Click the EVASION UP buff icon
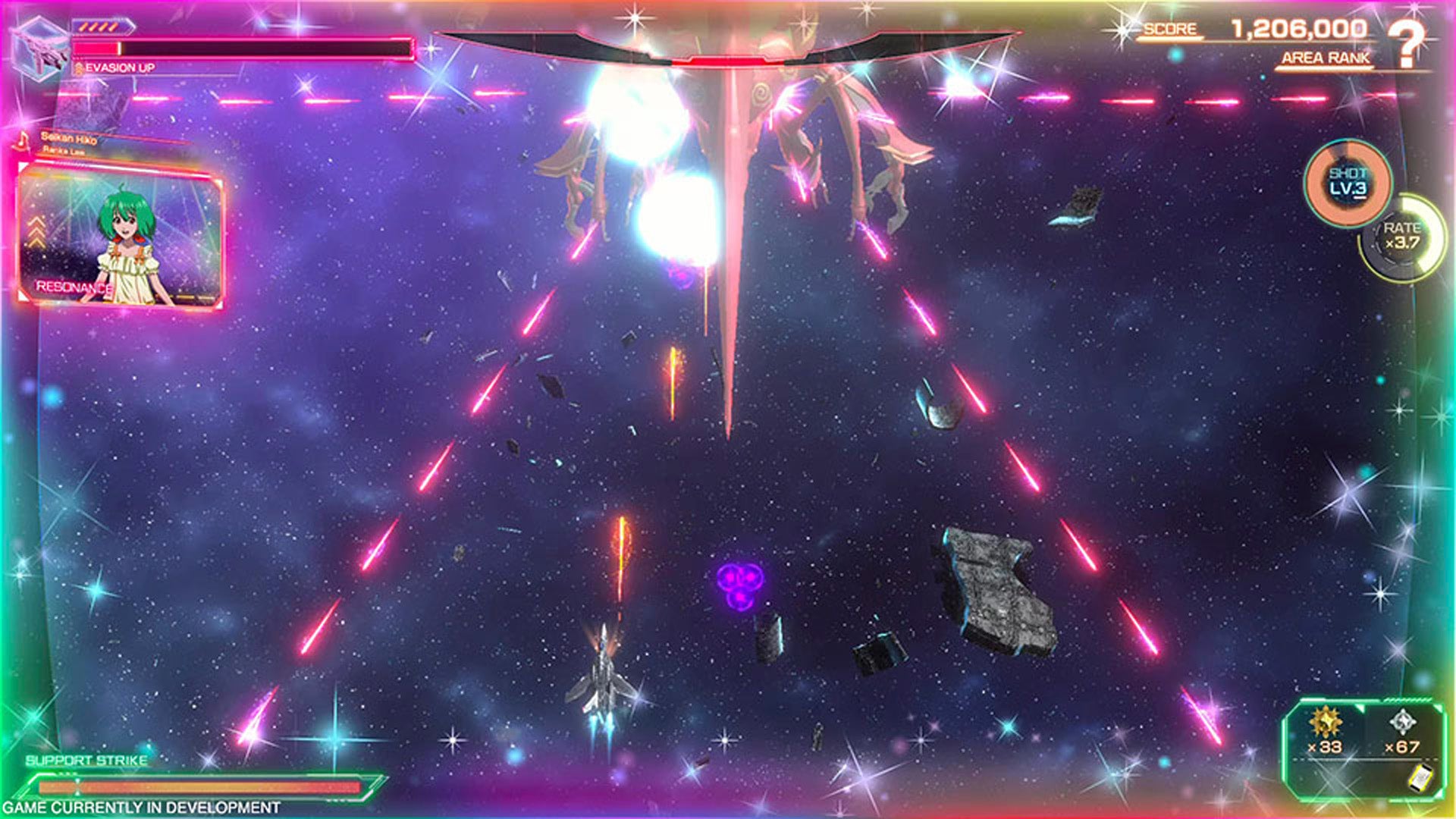The width and height of the screenshot is (1456, 819). (80, 68)
